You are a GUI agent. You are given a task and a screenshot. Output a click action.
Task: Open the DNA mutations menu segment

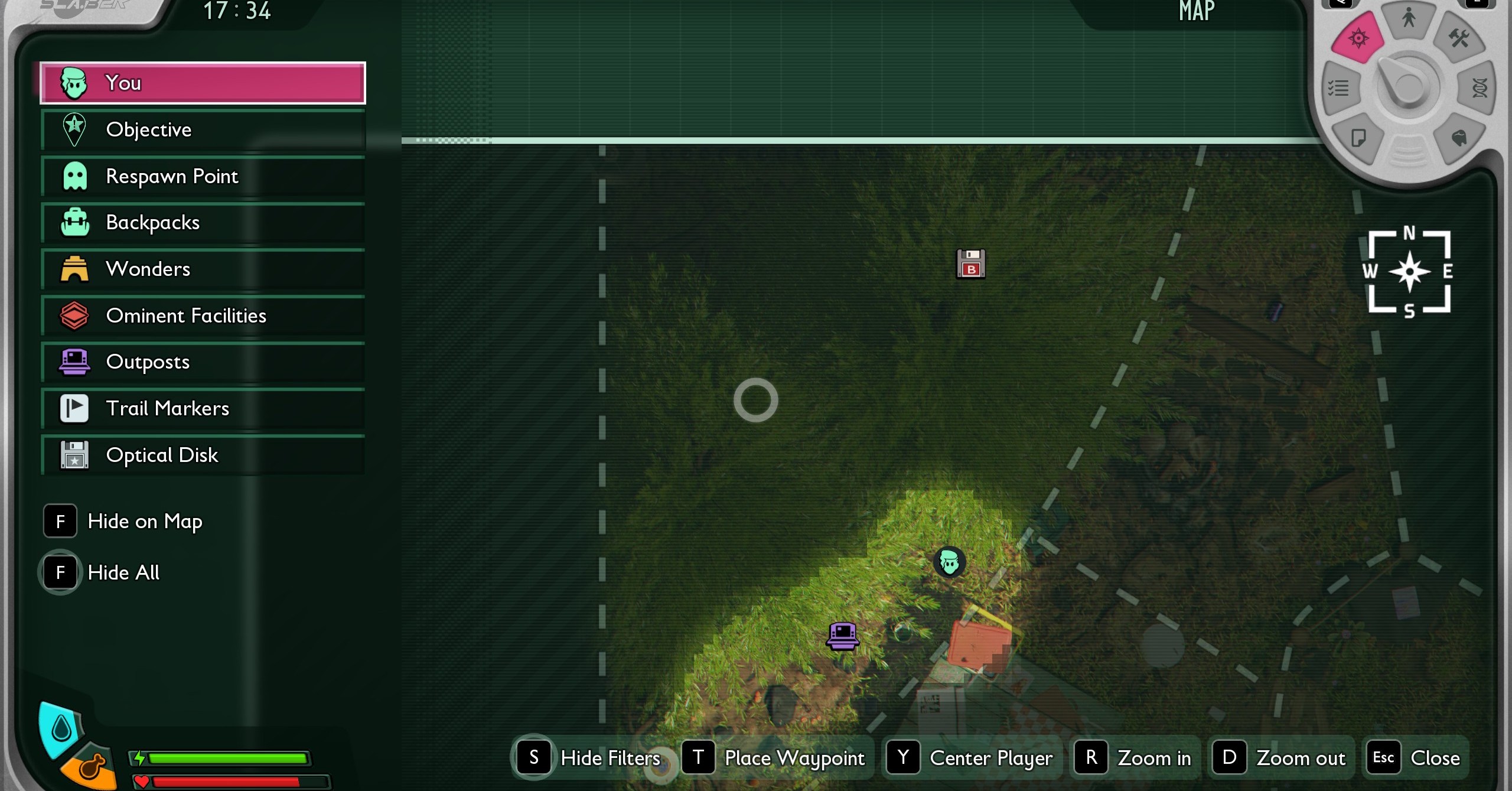[1480, 87]
